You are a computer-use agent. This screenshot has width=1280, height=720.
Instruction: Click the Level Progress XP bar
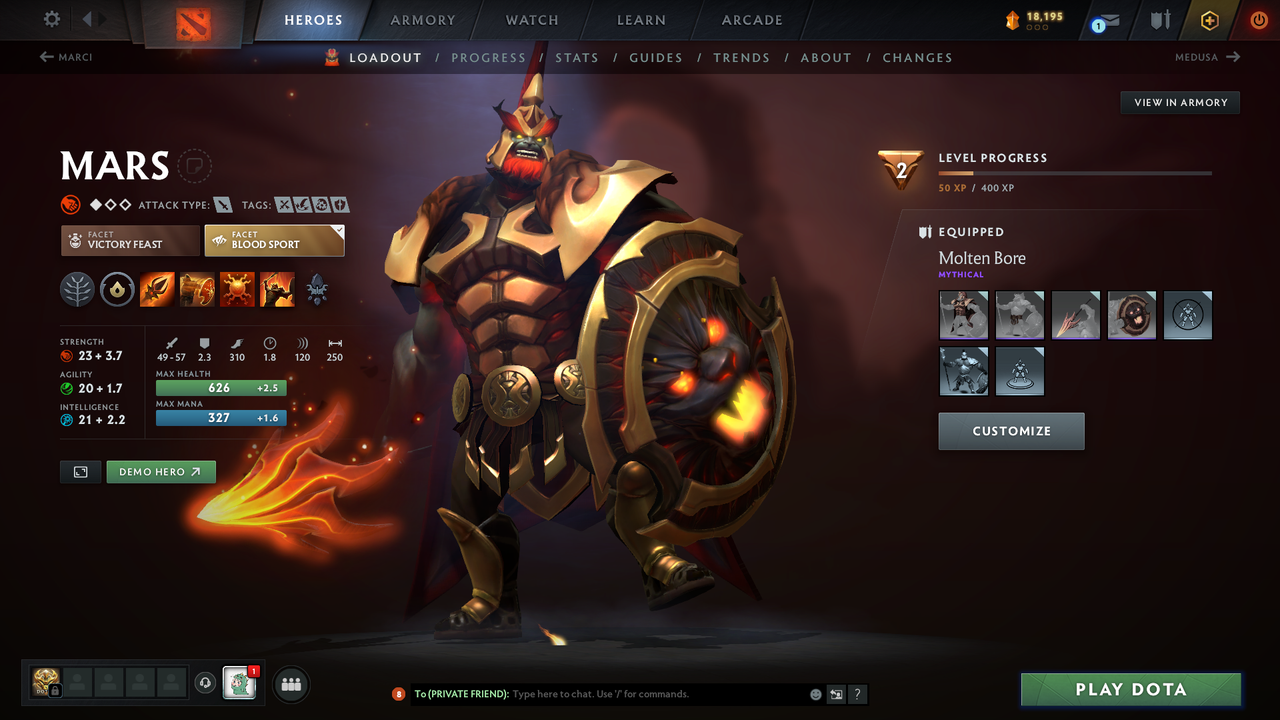click(1075, 172)
